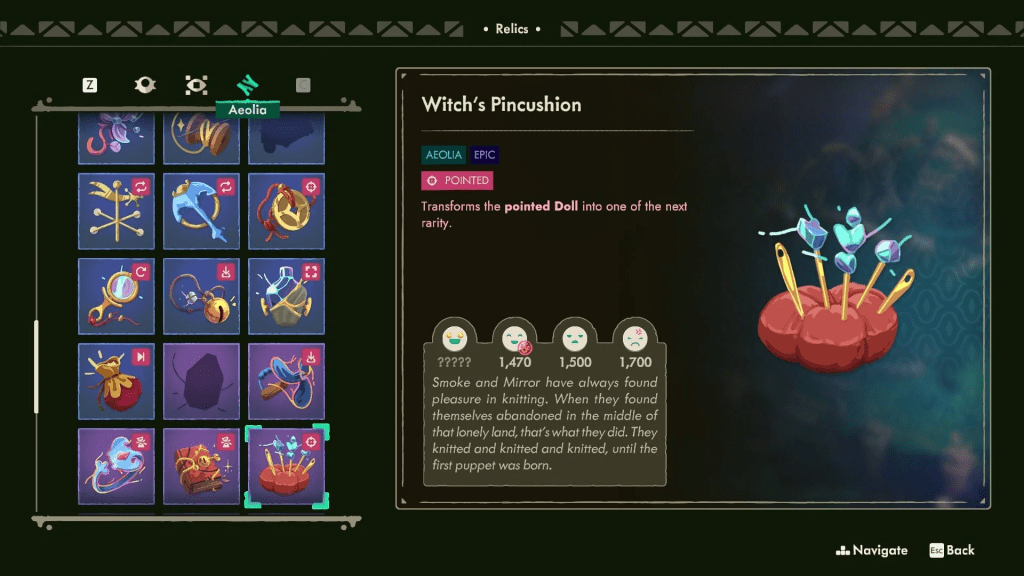This screenshot has height=576, width=1024.
Task: Select the red pouch relic
Action: [117, 381]
